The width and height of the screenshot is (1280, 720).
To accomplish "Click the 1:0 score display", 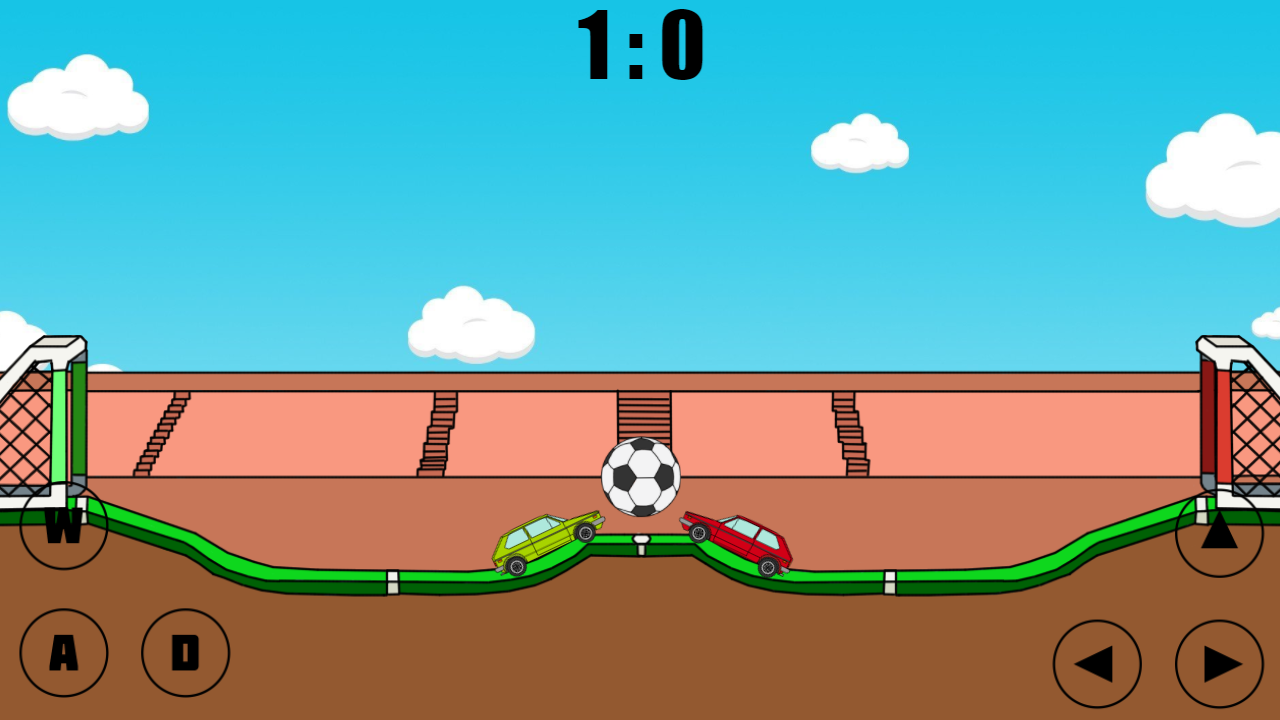I will [x=640, y=45].
